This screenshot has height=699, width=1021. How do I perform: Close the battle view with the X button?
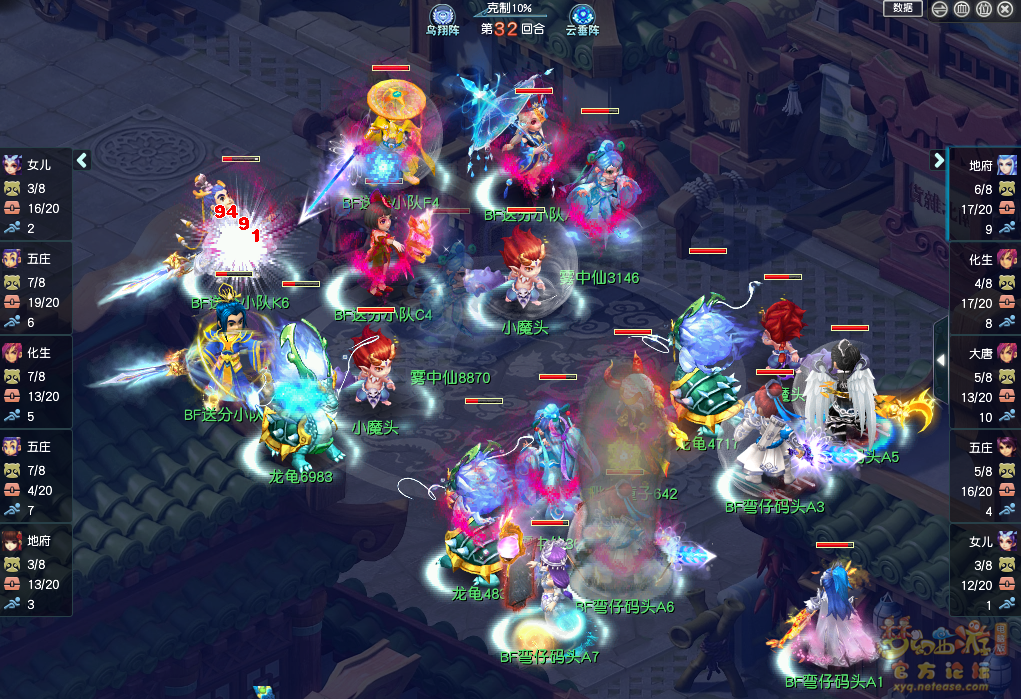pyautogui.click(x=1006, y=9)
